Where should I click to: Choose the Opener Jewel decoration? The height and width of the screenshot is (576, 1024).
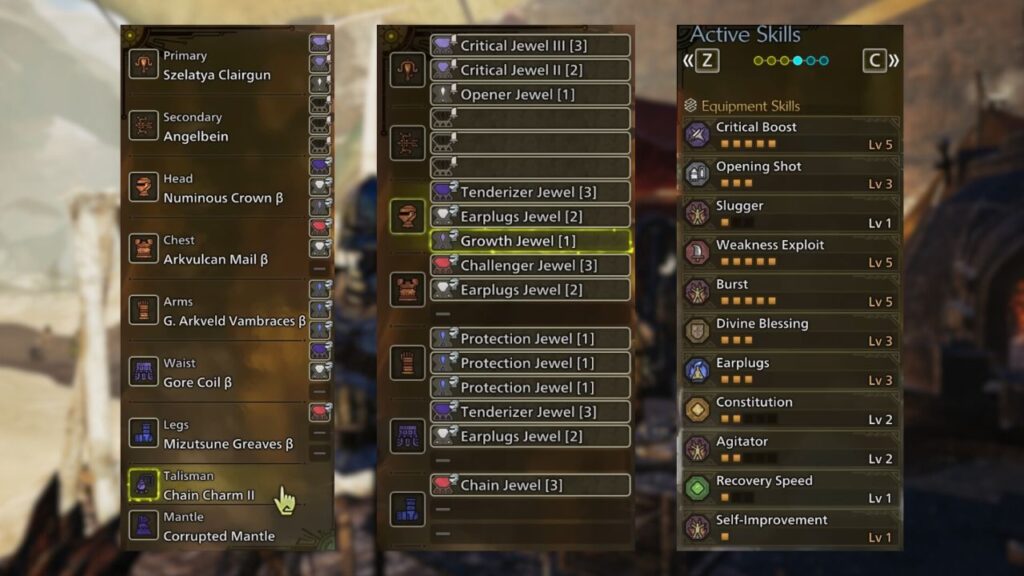point(530,95)
